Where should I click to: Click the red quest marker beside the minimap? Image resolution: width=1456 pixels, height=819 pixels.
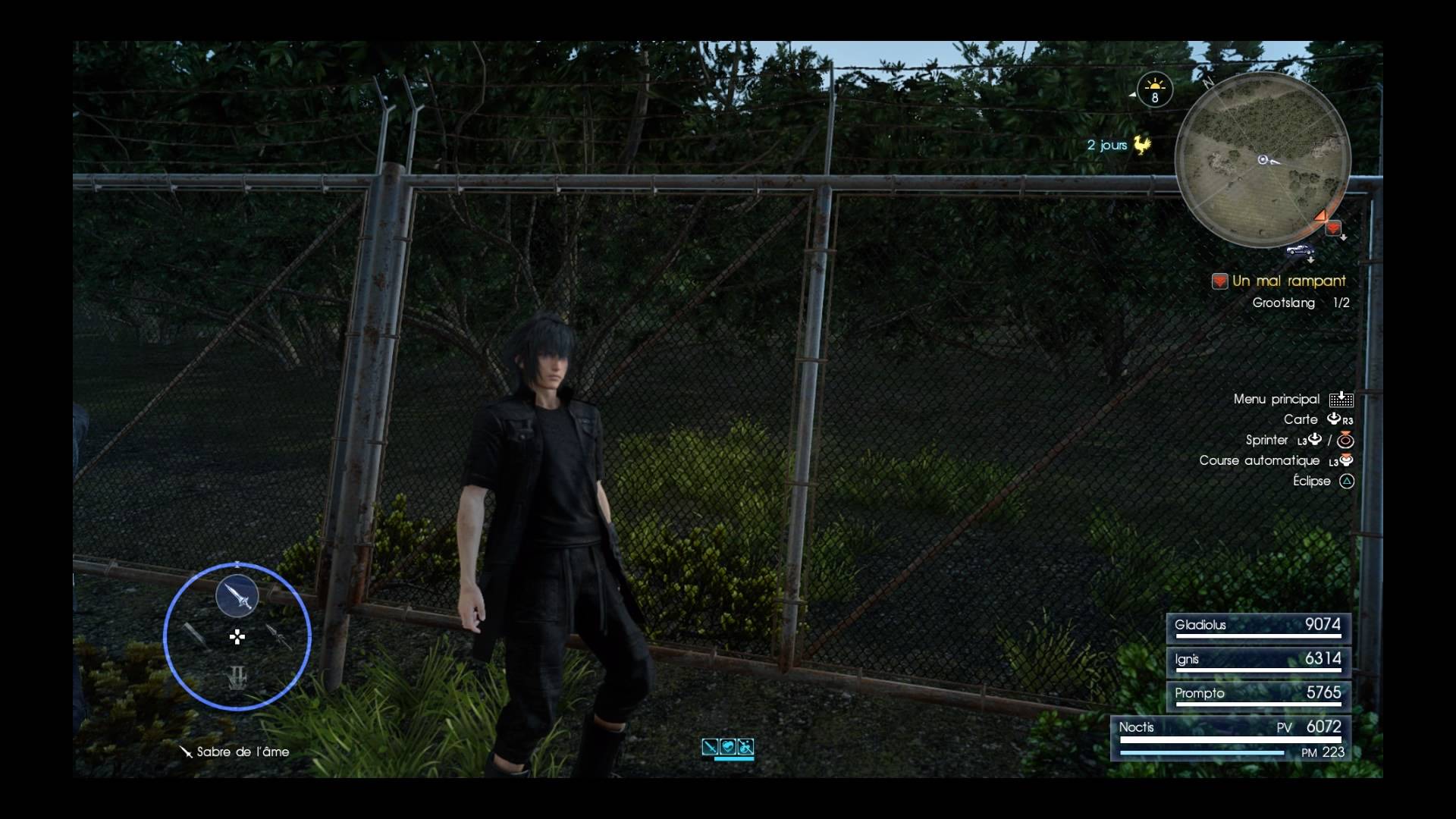(x=1333, y=228)
